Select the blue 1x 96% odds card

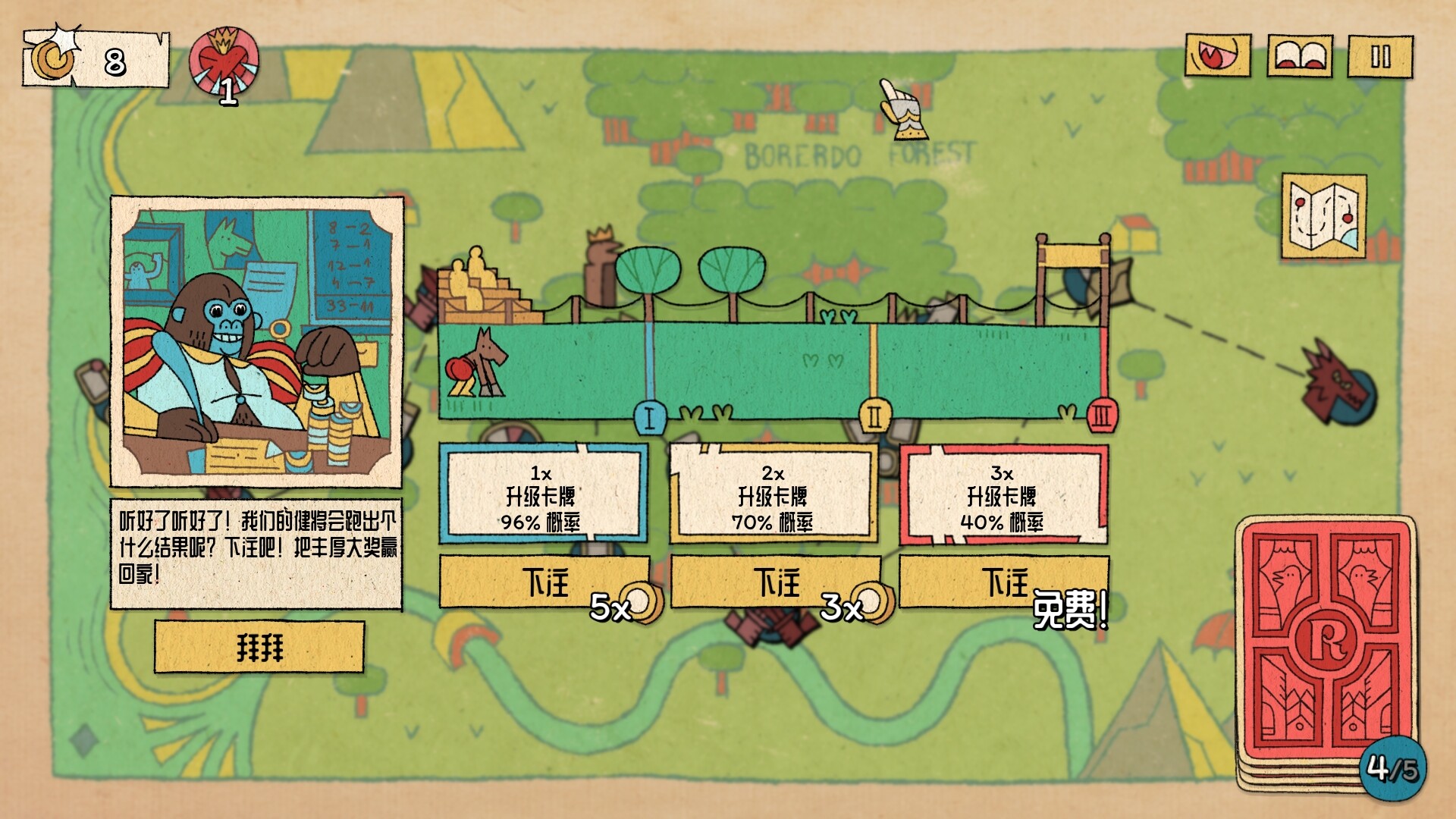(x=543, y=495)
